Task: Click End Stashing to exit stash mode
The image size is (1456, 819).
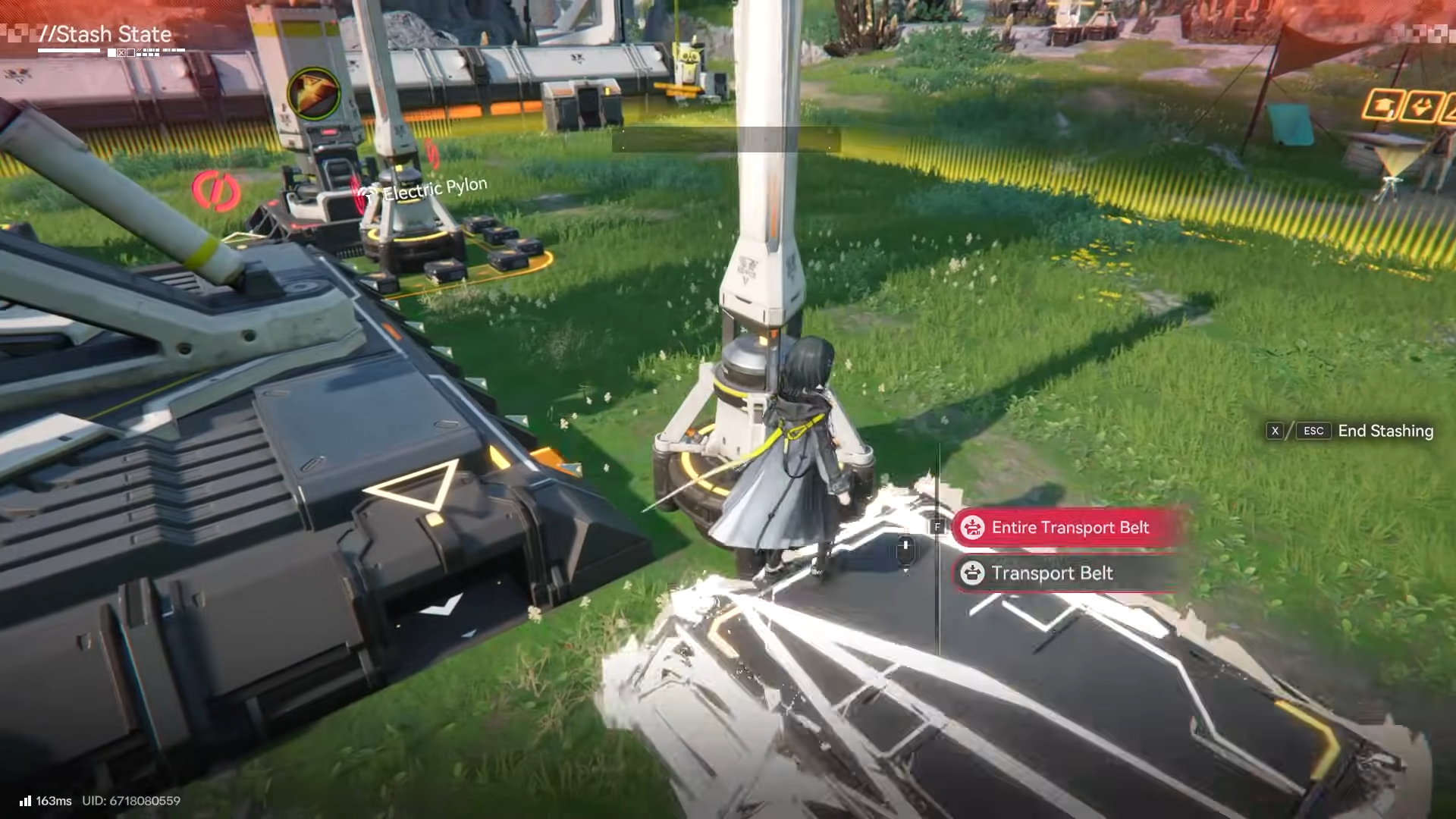Action: [x=1385, y=431]
